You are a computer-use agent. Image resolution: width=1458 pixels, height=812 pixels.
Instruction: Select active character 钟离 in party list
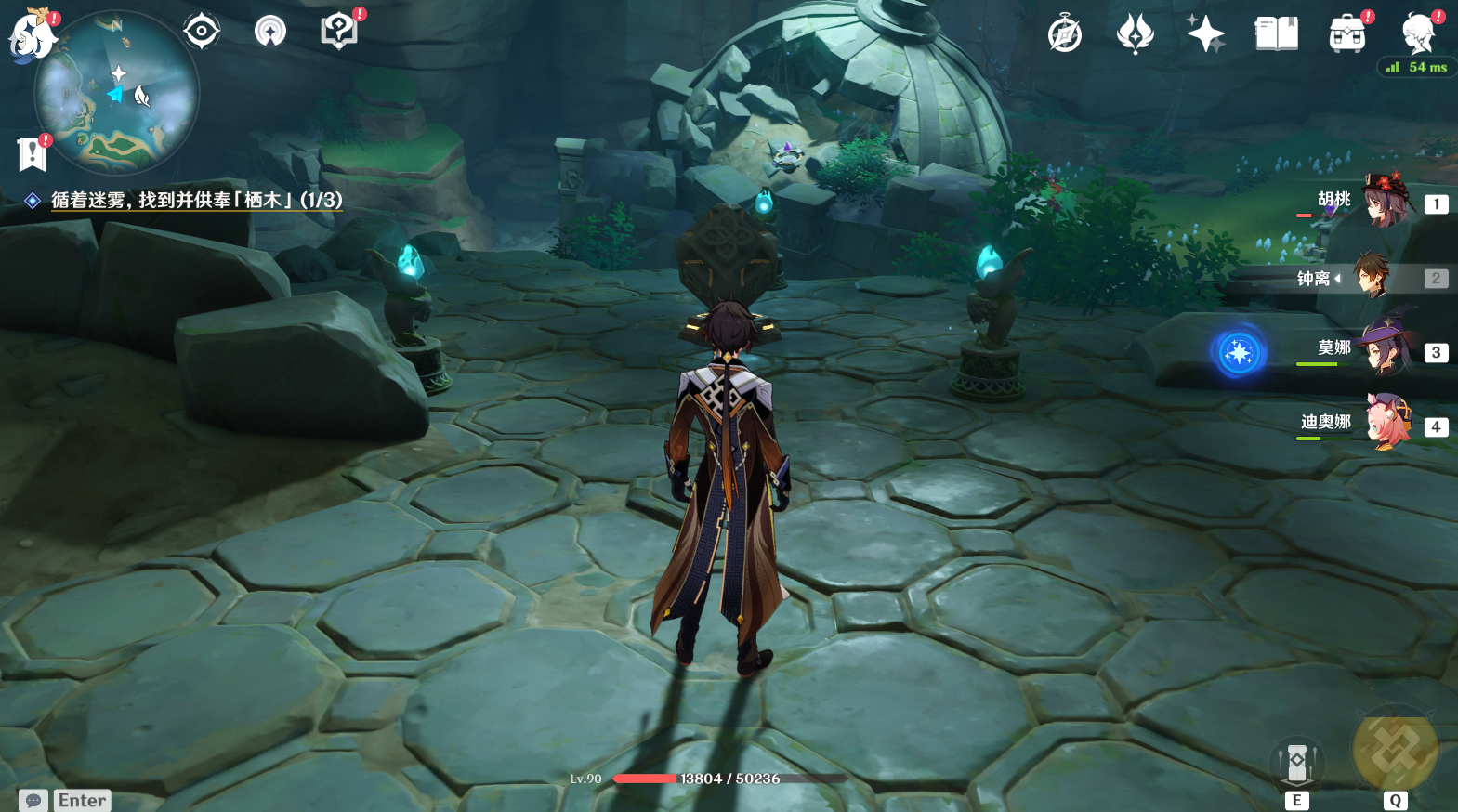click(1371, 277)
